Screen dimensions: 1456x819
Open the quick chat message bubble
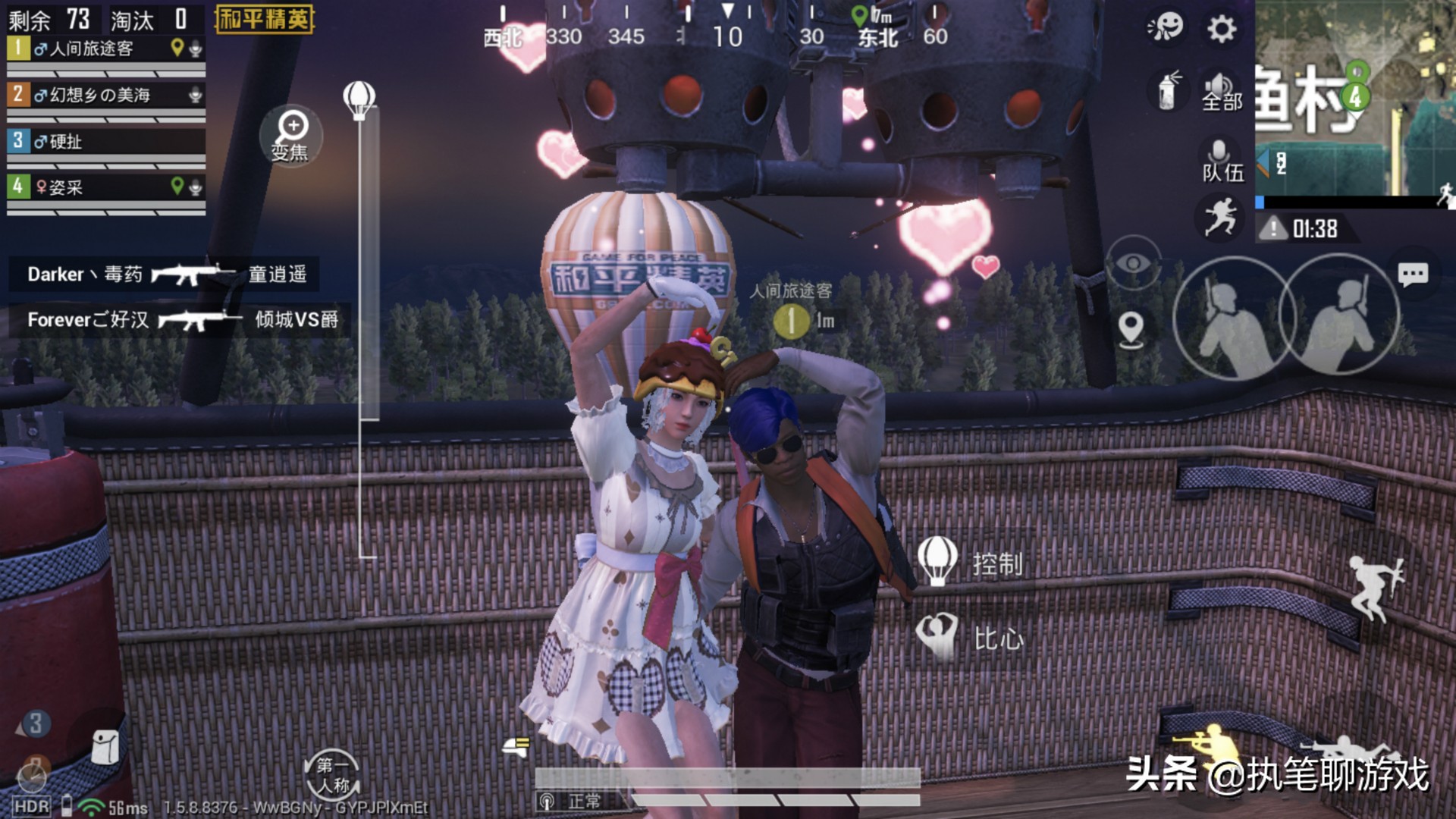pos(1412,275)
